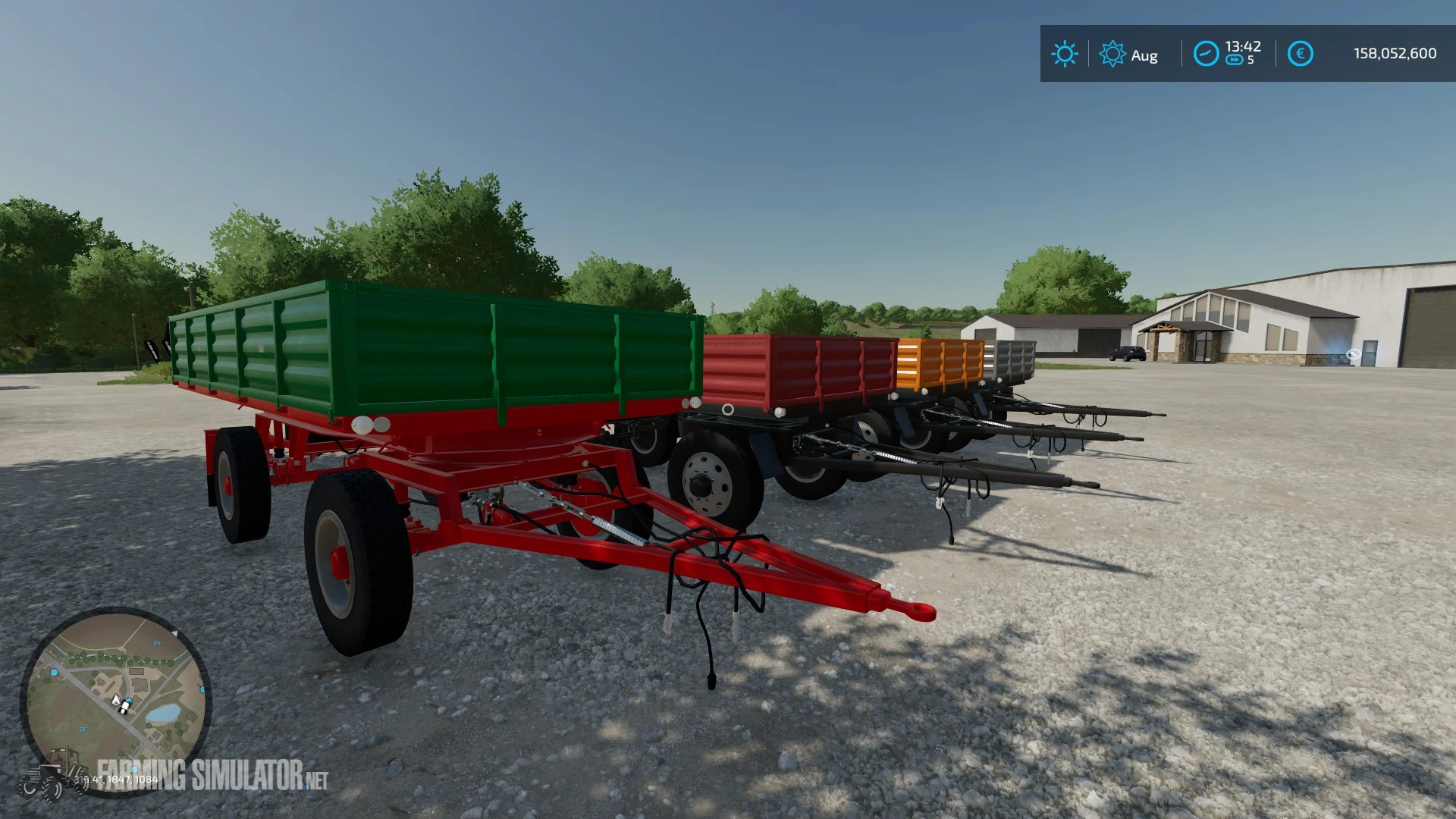The width and height of the screenshot is (1456, 819).
Task: Click the weather forecast icon beside Aug
Action: point(1112,55)
